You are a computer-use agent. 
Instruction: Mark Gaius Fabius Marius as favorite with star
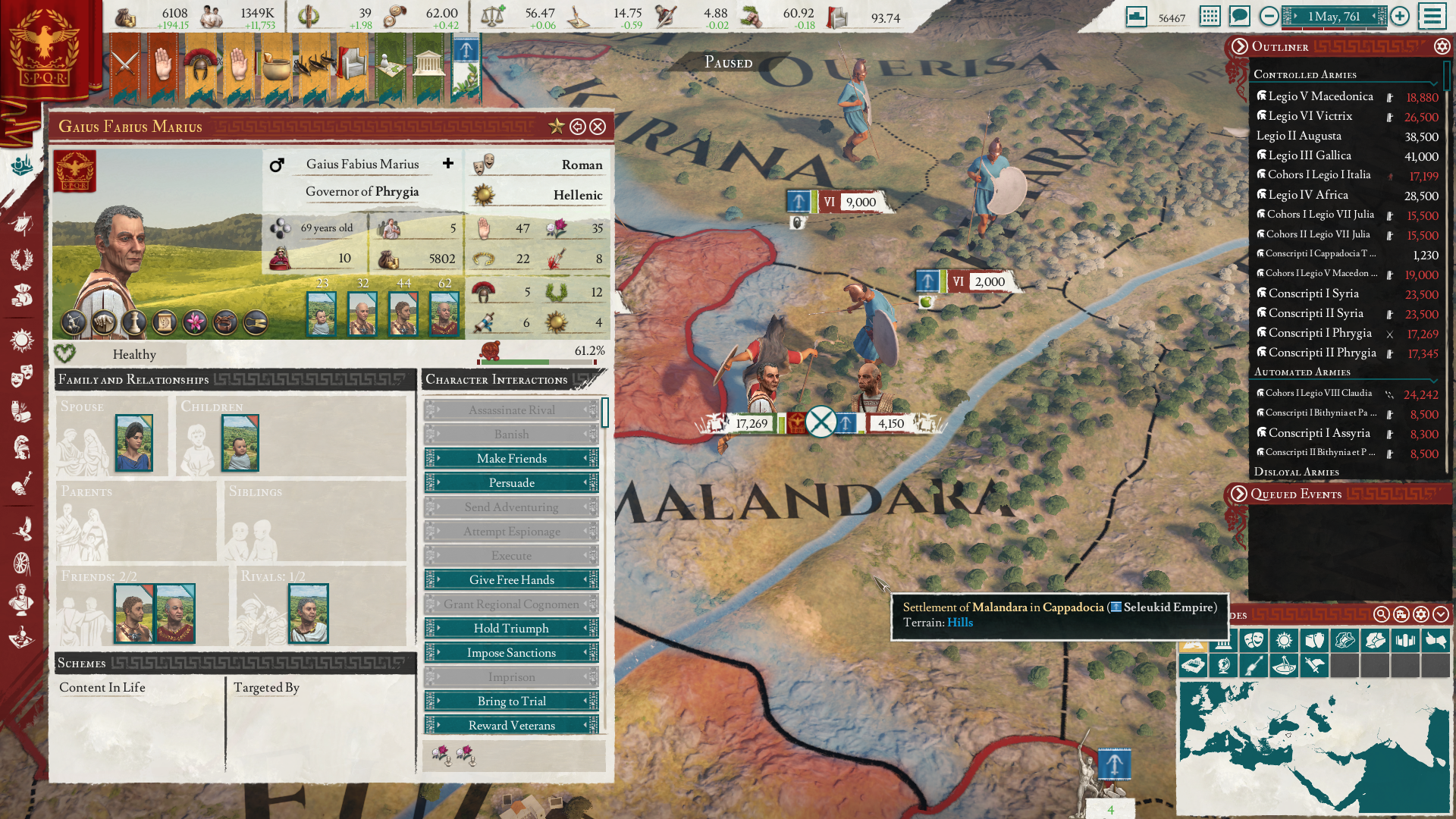tap(557, 127)
